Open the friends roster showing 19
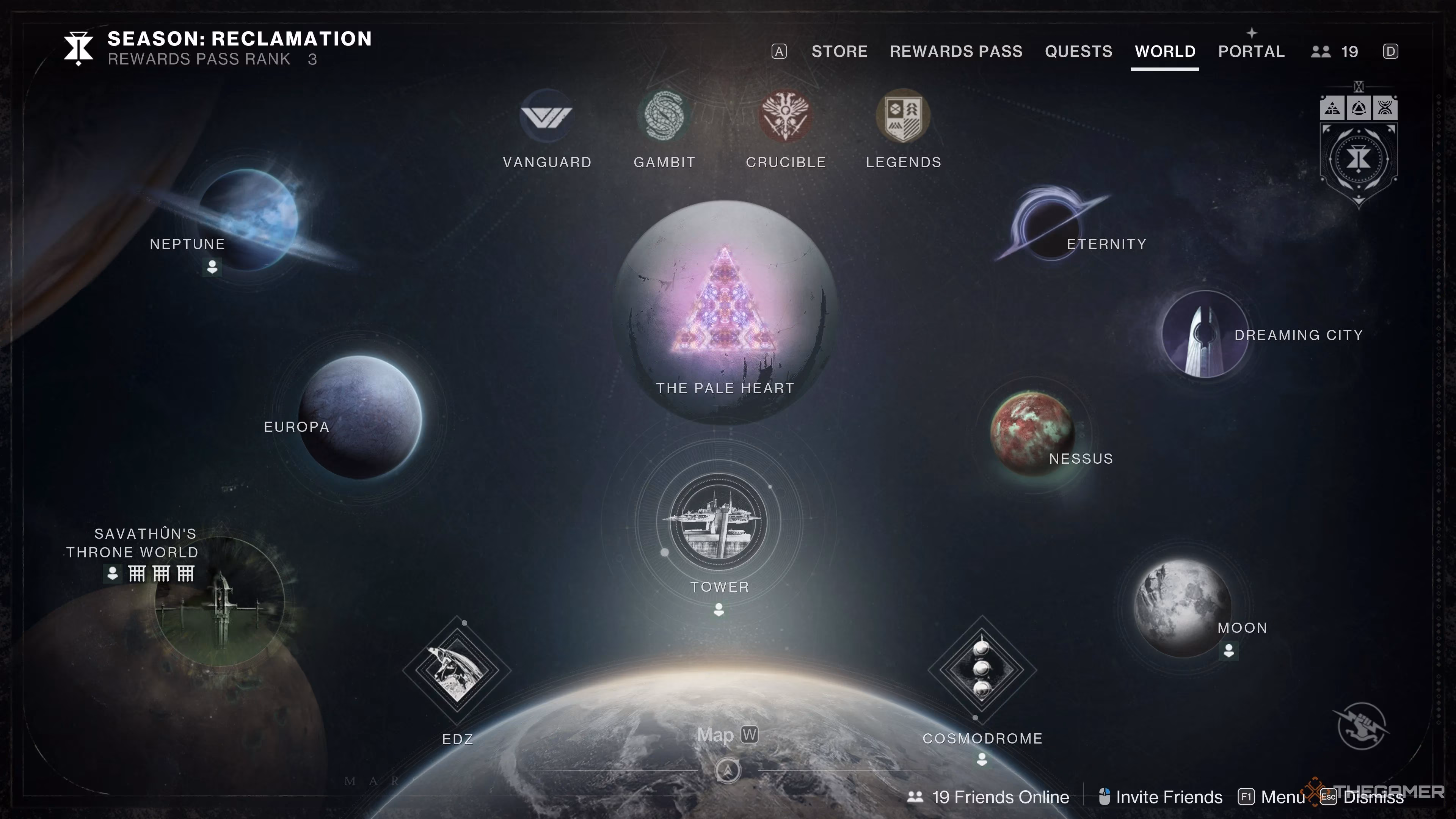This screenshot has width=1456, height=819. (x=1335, y=52)
